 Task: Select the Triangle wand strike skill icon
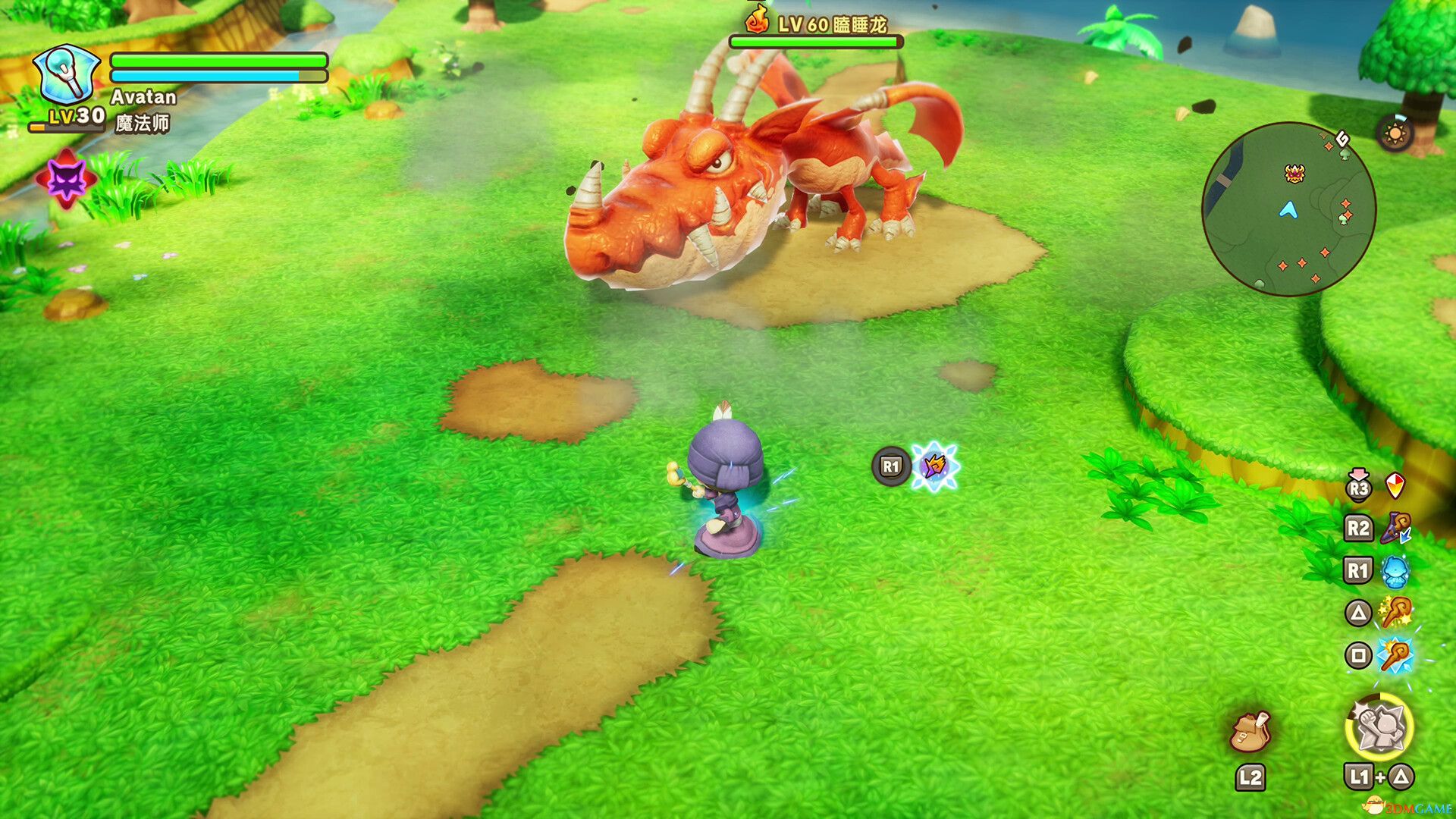pos(1395,610)
